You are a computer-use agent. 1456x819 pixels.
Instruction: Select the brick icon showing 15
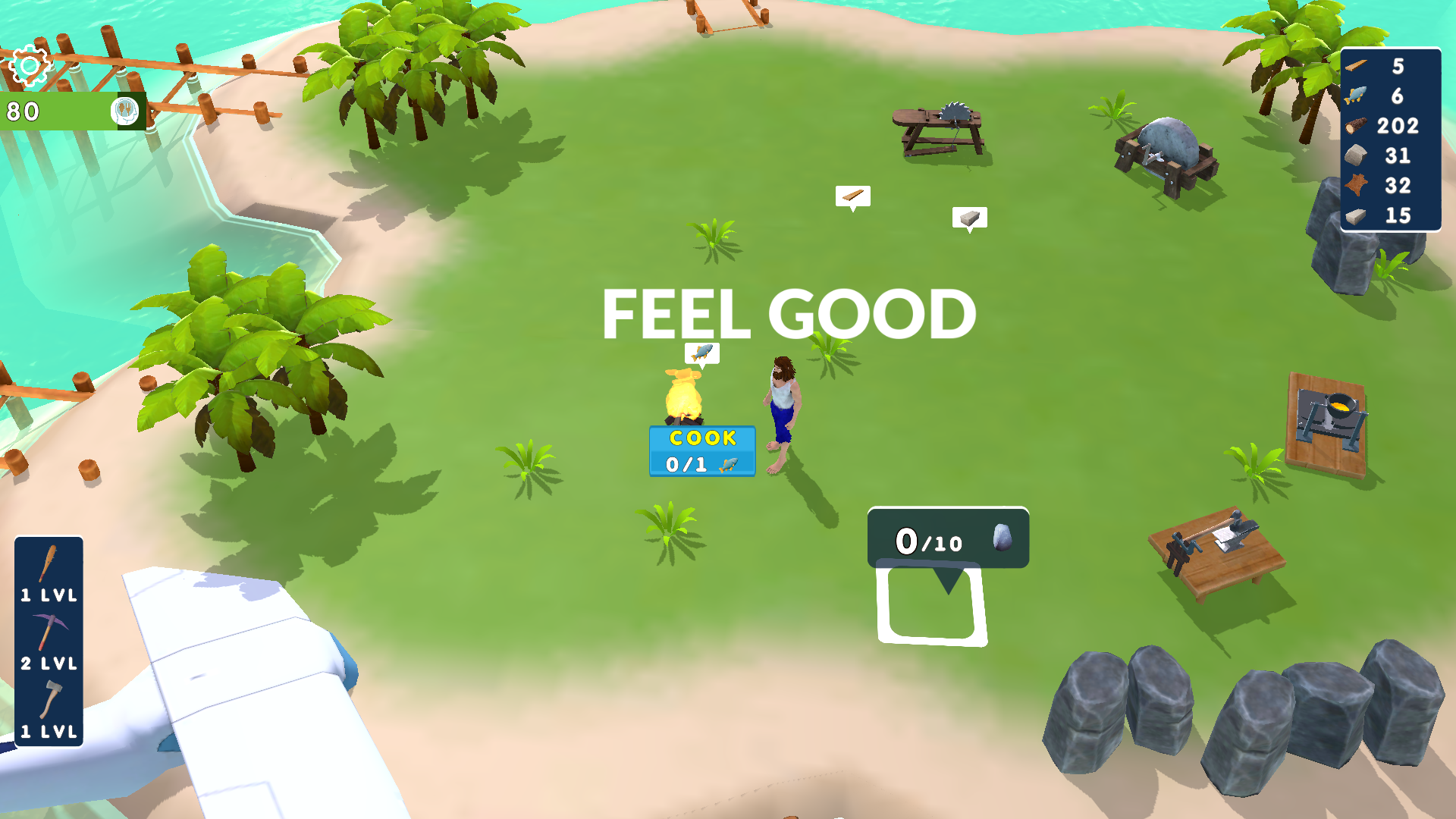pyautogui.click(x=1354, y=214)
